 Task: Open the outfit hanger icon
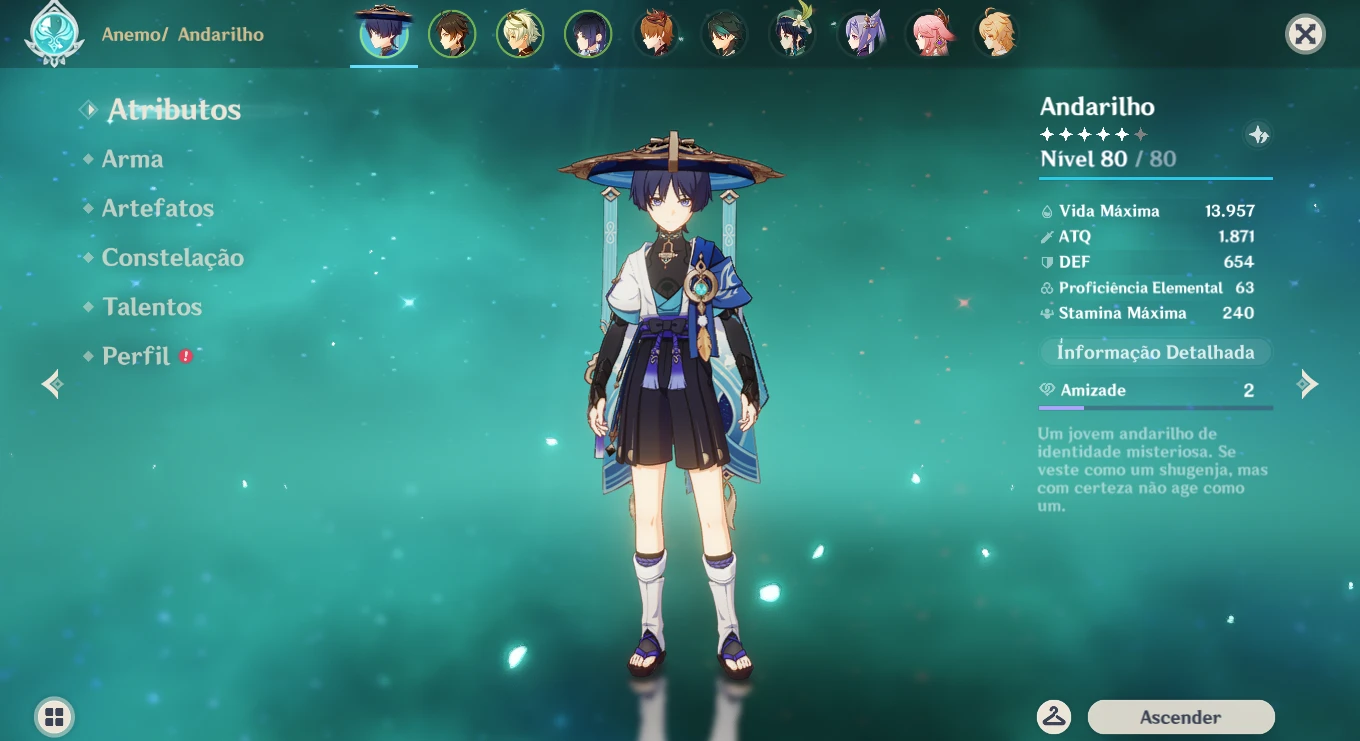click(1053, 717)
